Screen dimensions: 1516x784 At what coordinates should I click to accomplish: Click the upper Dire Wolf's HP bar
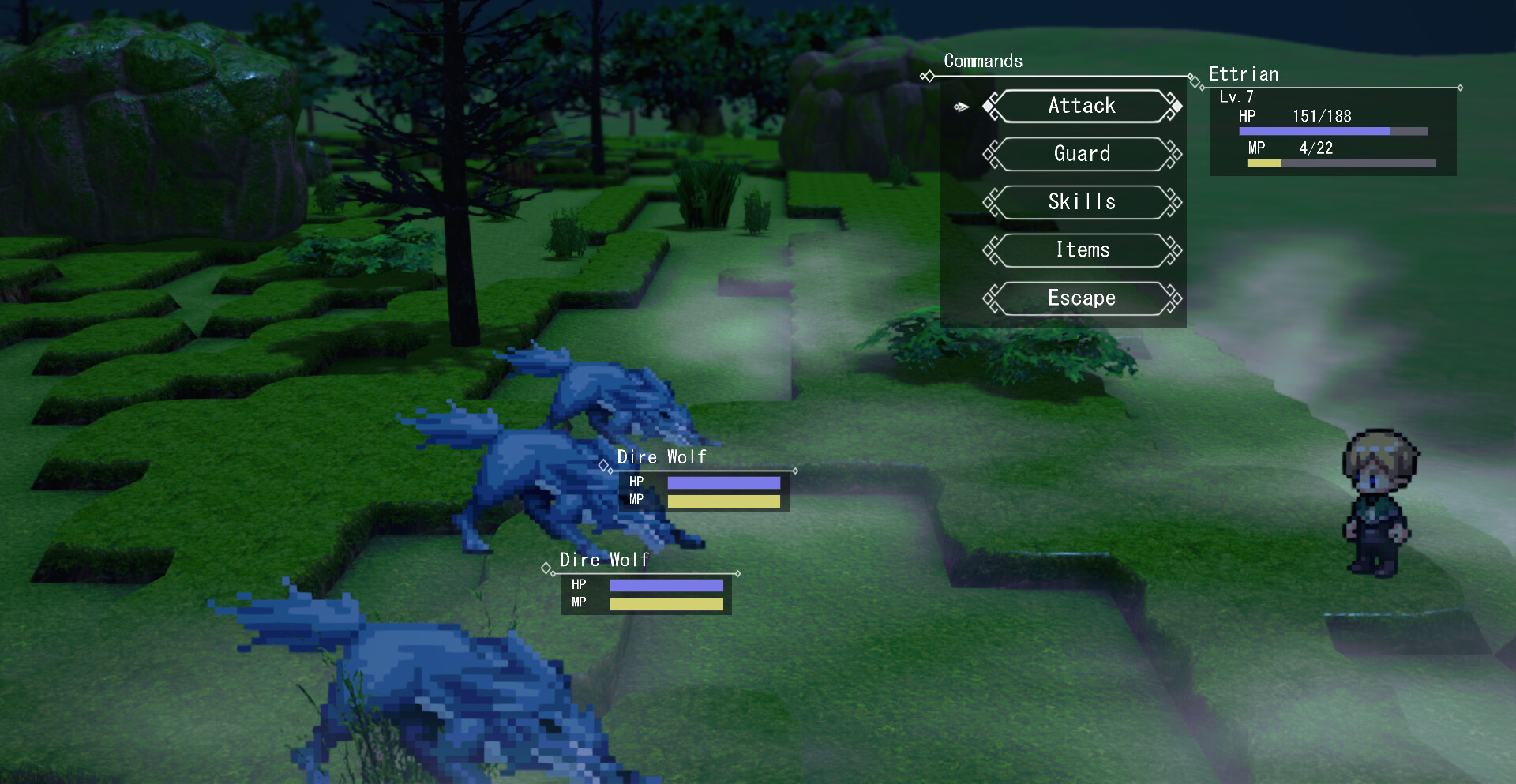(x=722, y=482)
